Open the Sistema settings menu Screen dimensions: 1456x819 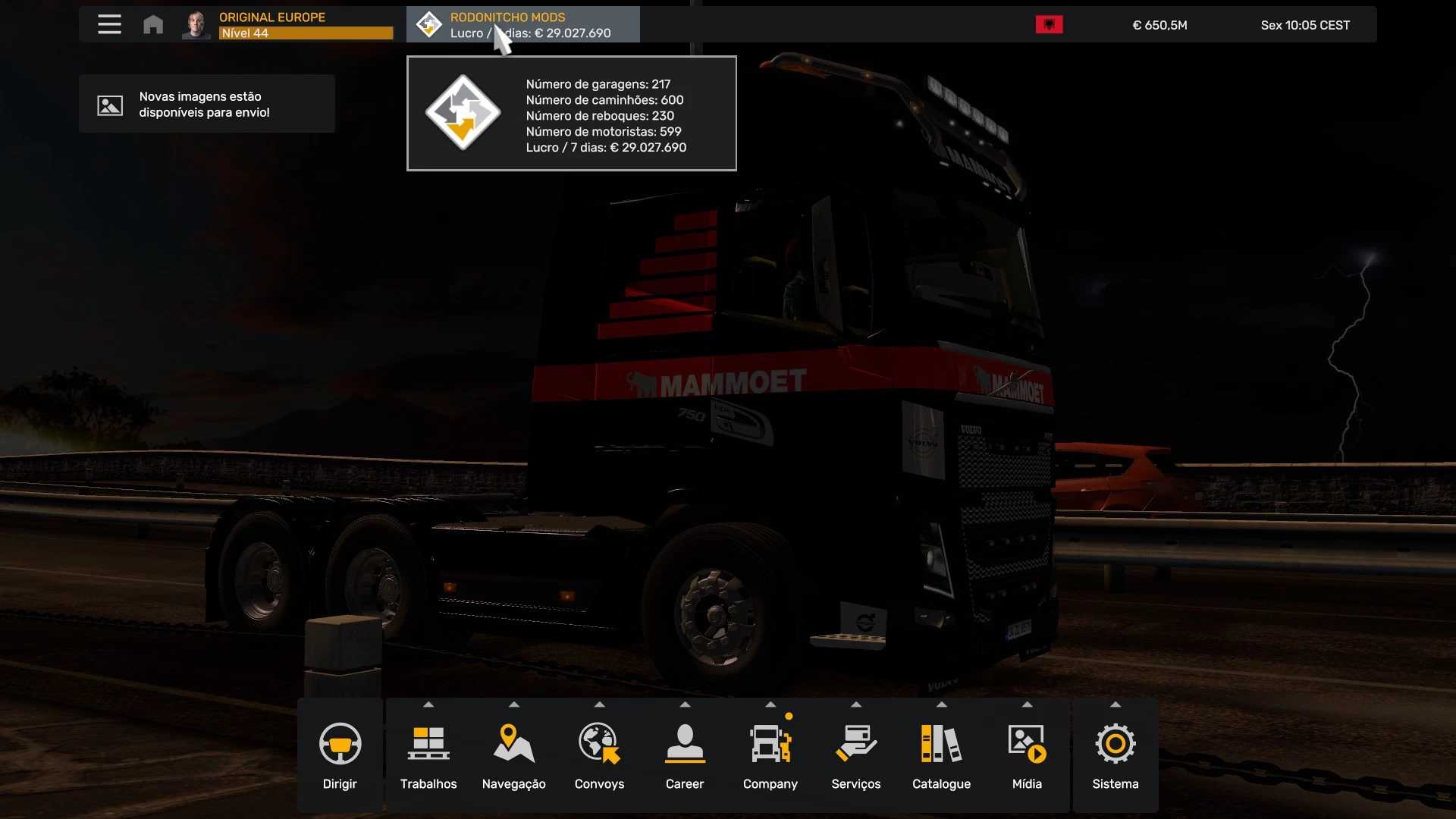coord(1116,755)
